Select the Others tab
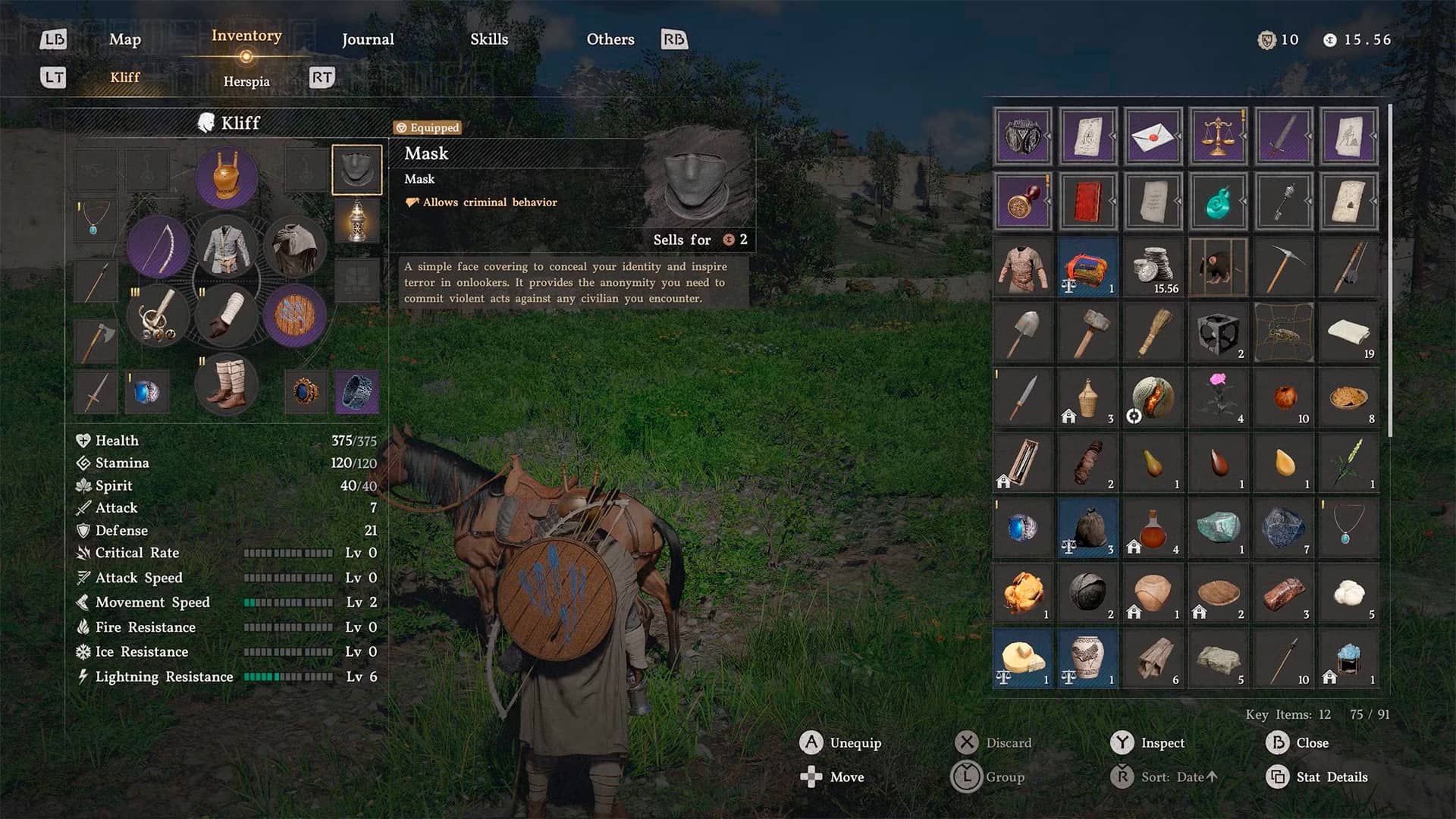1456x819 pixels. click(610, 39)
